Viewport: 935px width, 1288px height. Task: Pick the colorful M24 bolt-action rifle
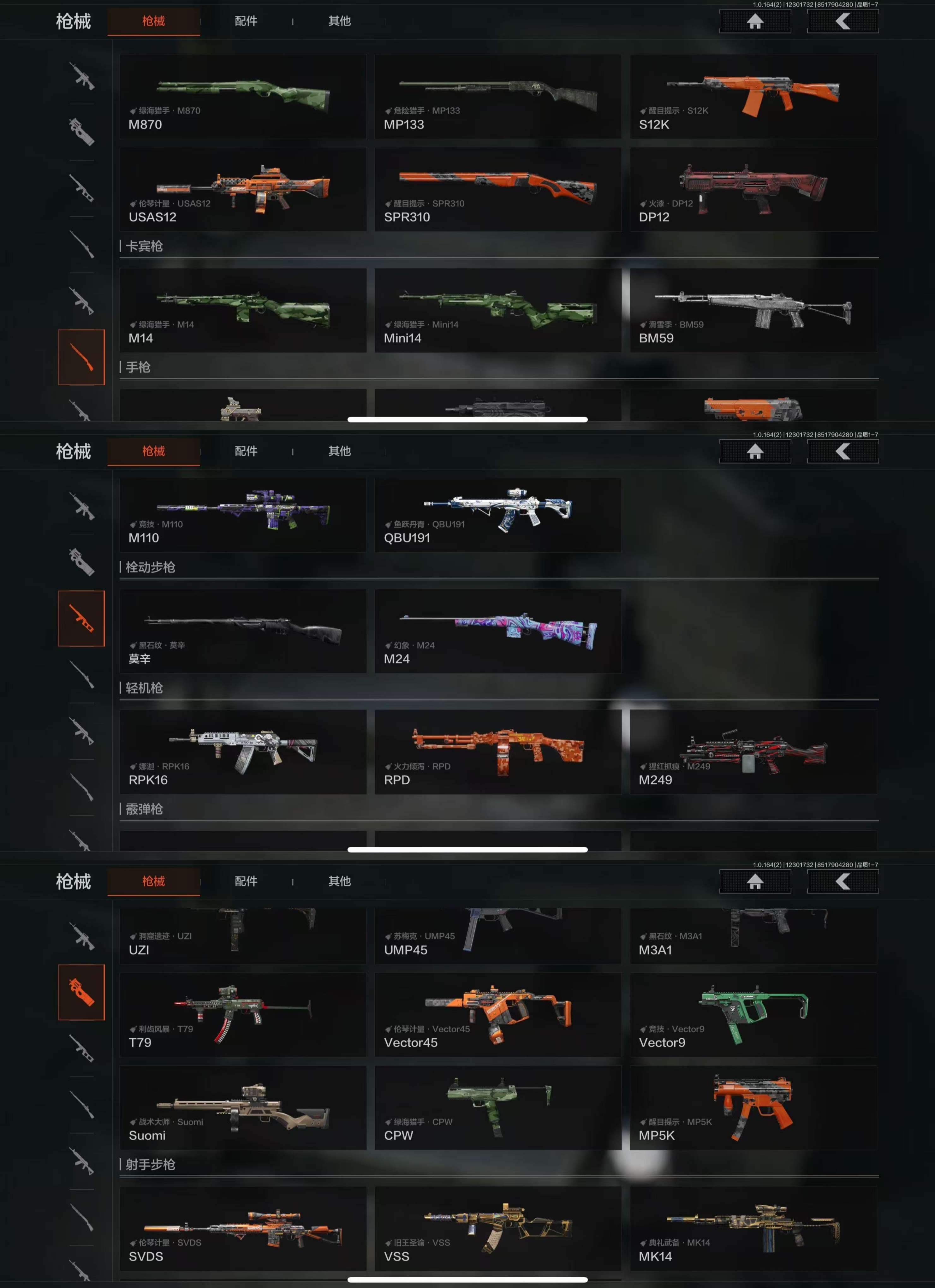coord(497,631)
